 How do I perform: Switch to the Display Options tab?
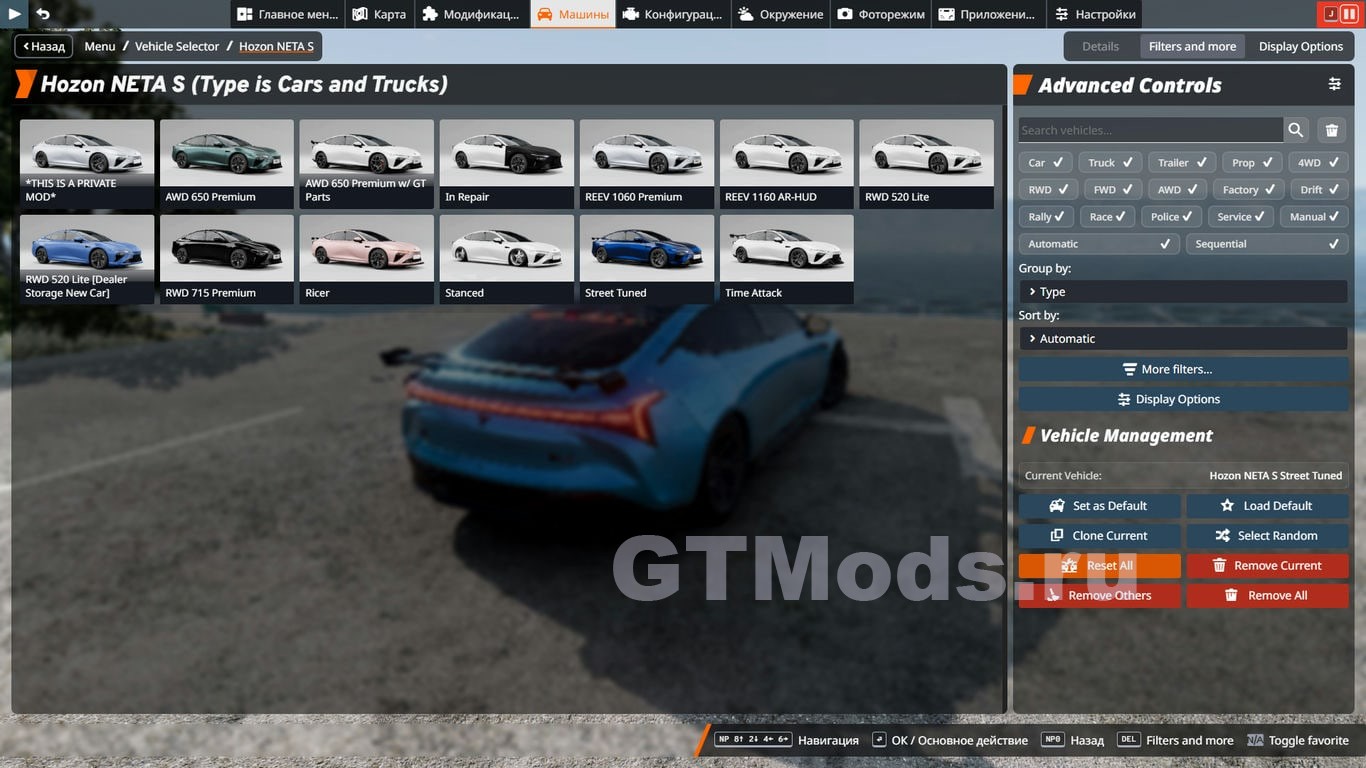[x=1300, y=46]
